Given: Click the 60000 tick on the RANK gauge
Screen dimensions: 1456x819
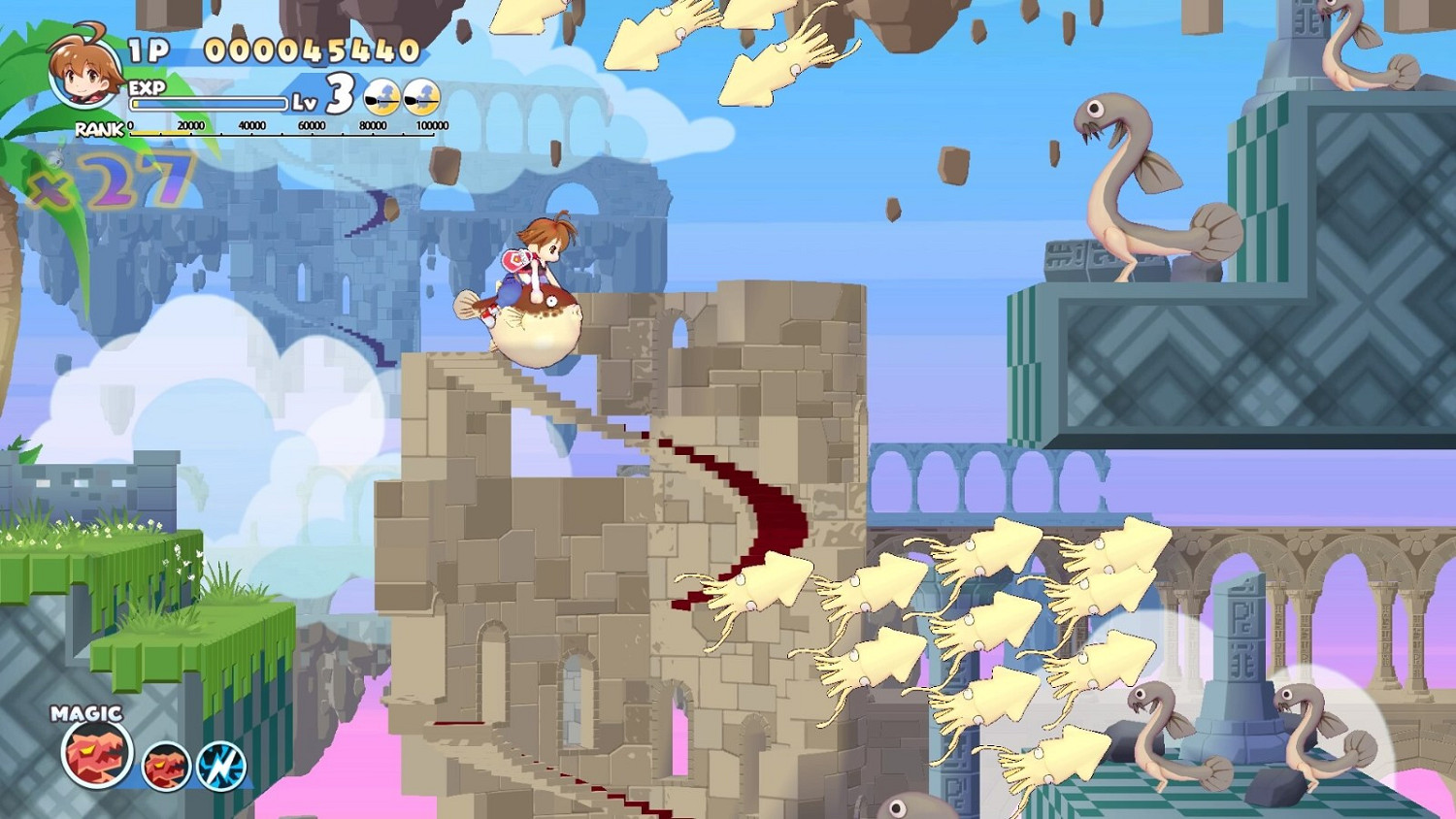Looking at the screenshot, I should point(311,124).
